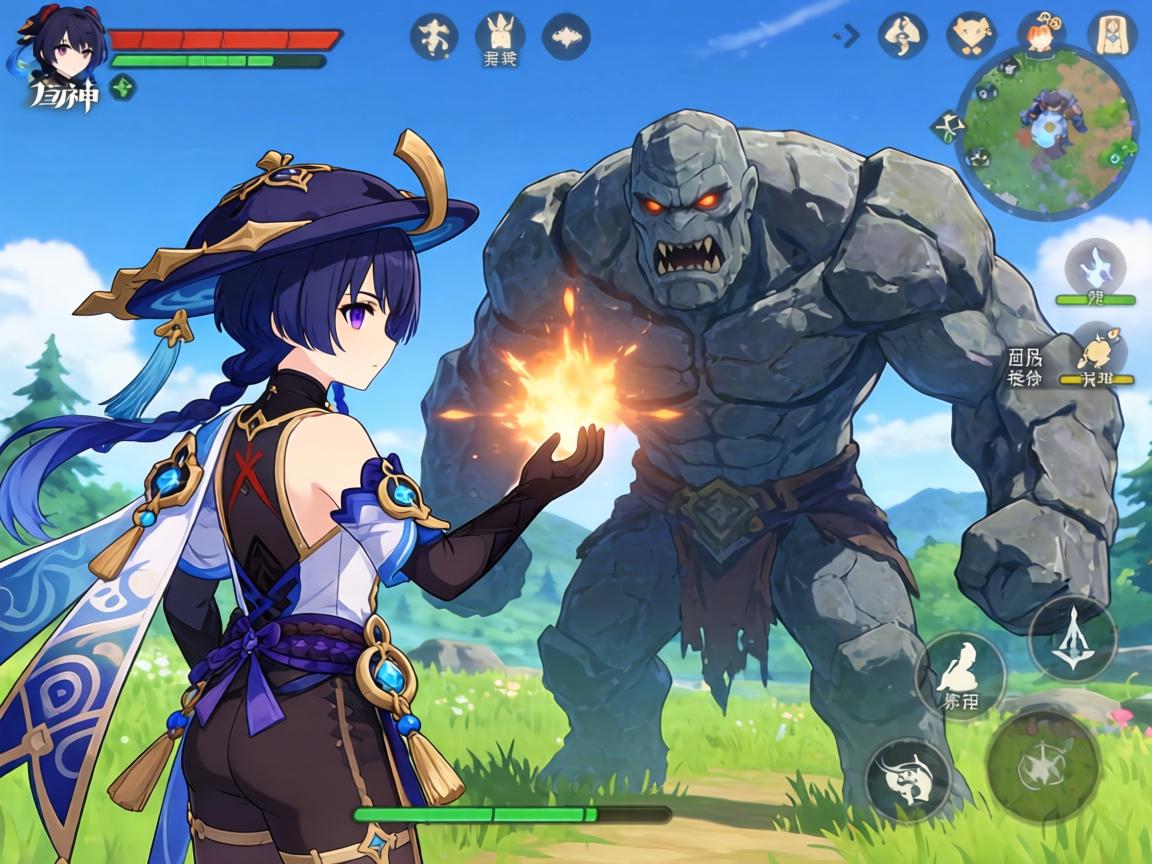1152x864 pixels.
Task: Tap the large green main attack button
Action: pyautogui.click(x=1044, y=764)
